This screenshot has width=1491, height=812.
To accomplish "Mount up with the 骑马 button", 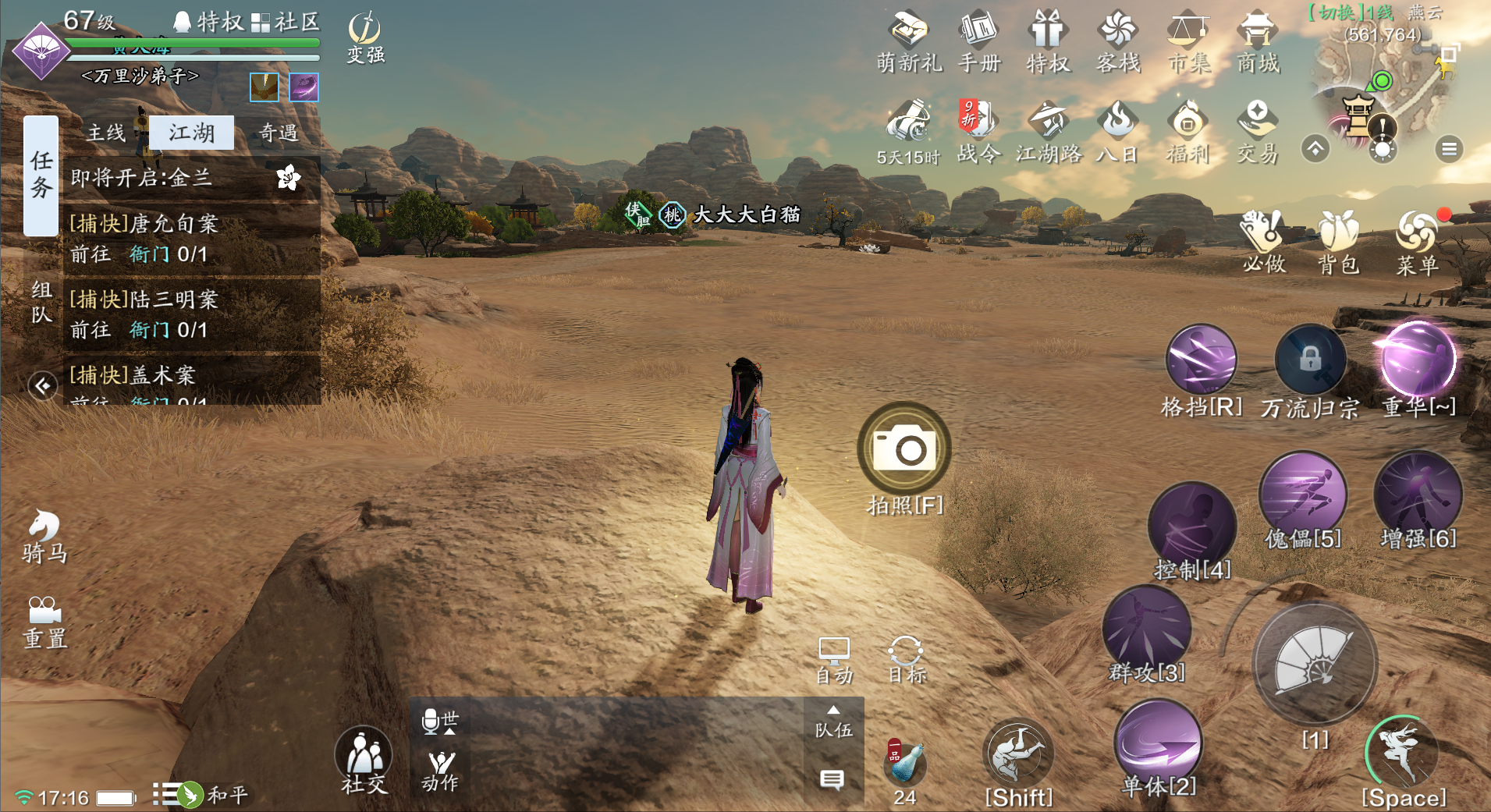I will pyautogui.click(x=44, y=535).
